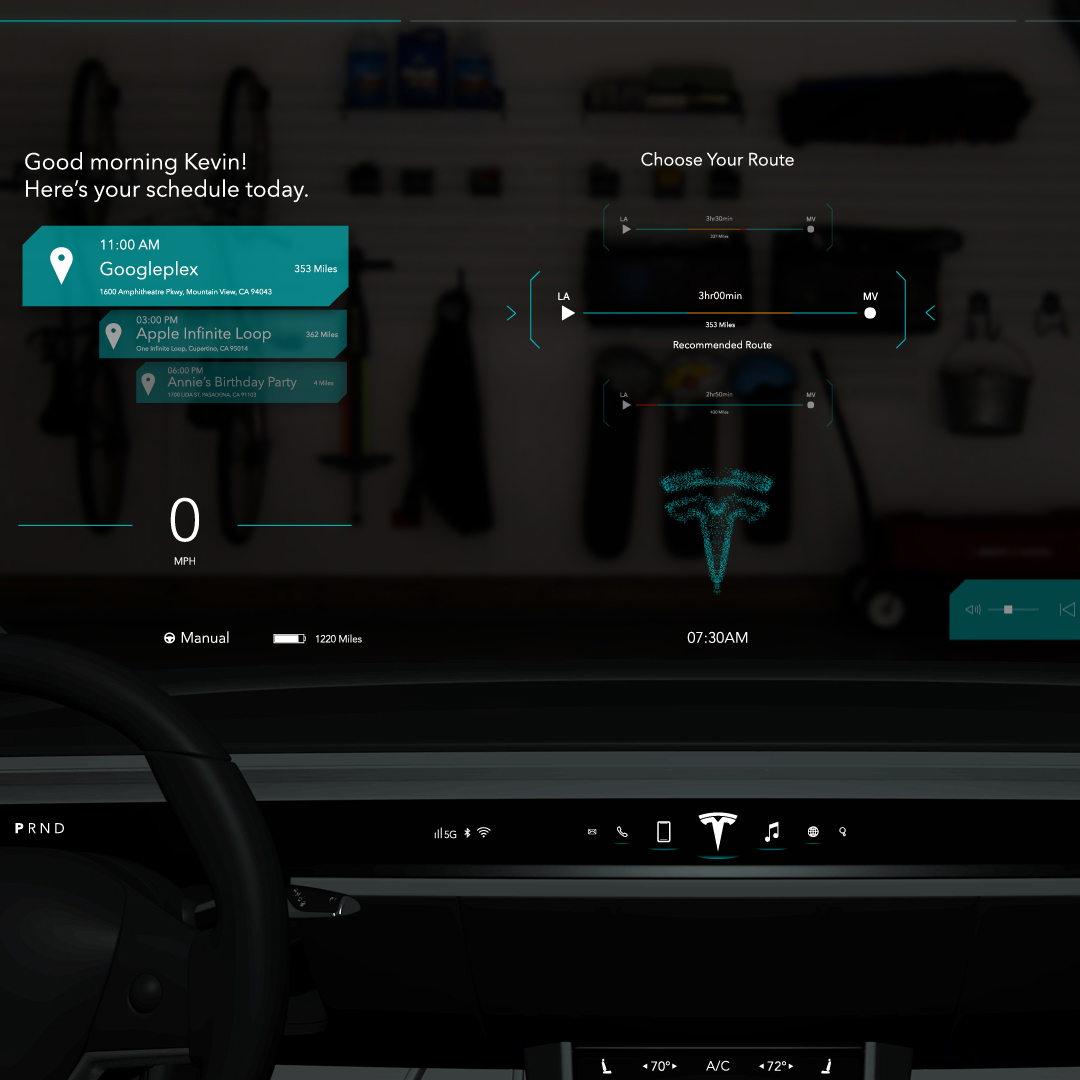Adjust the volume slider handle
The height and width of the screenshot is (1080, 1080).
1008,609
